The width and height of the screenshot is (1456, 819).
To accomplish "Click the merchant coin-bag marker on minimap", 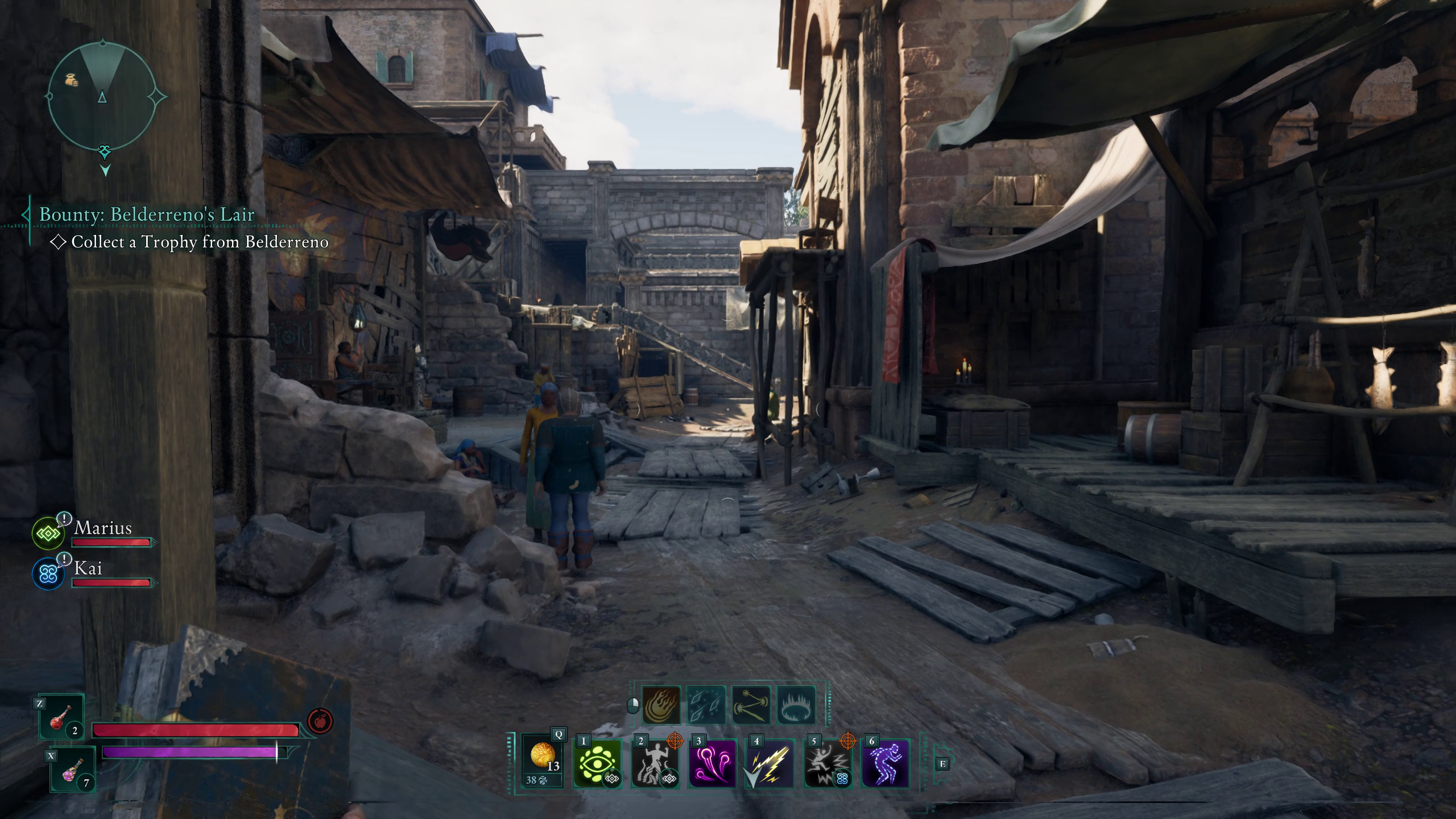I will 71,80.
